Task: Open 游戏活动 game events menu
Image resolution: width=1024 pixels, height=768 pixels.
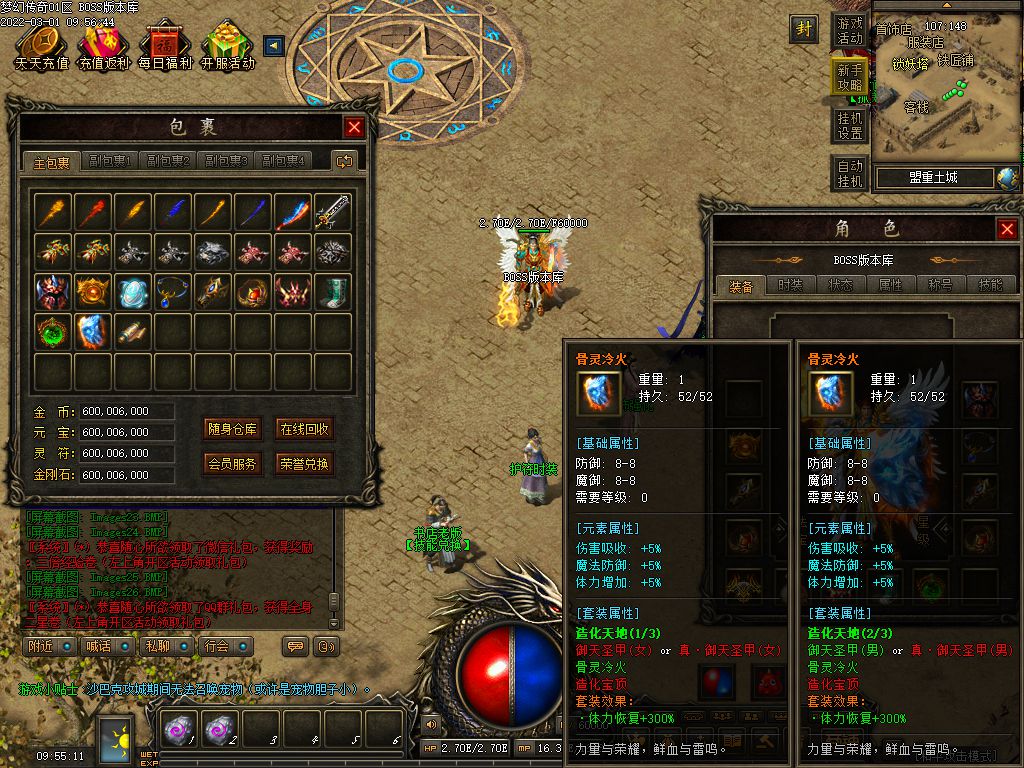Action: [x=850, y=30]
